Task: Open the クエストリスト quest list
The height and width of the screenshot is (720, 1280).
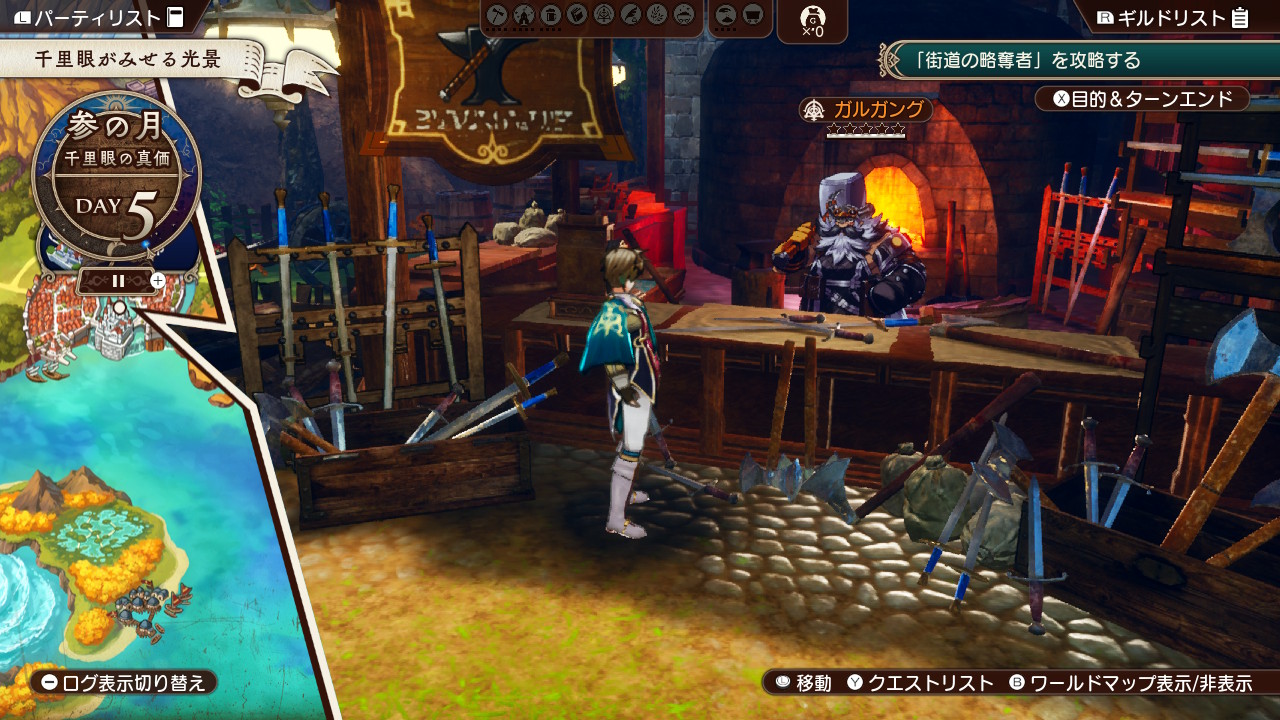Action: point(920,683)
